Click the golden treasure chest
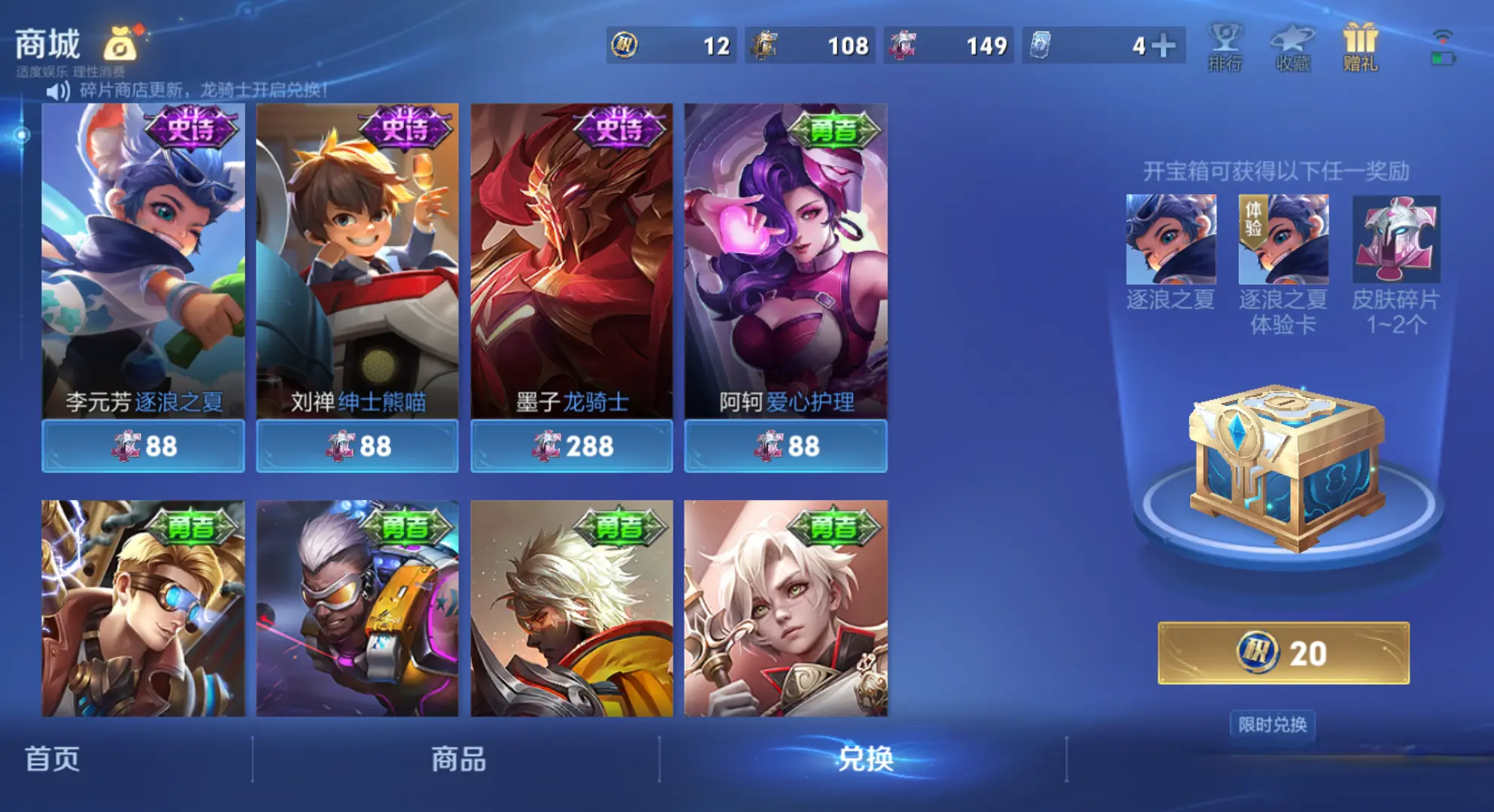The image size is (1494, 812). (1286, 468)
